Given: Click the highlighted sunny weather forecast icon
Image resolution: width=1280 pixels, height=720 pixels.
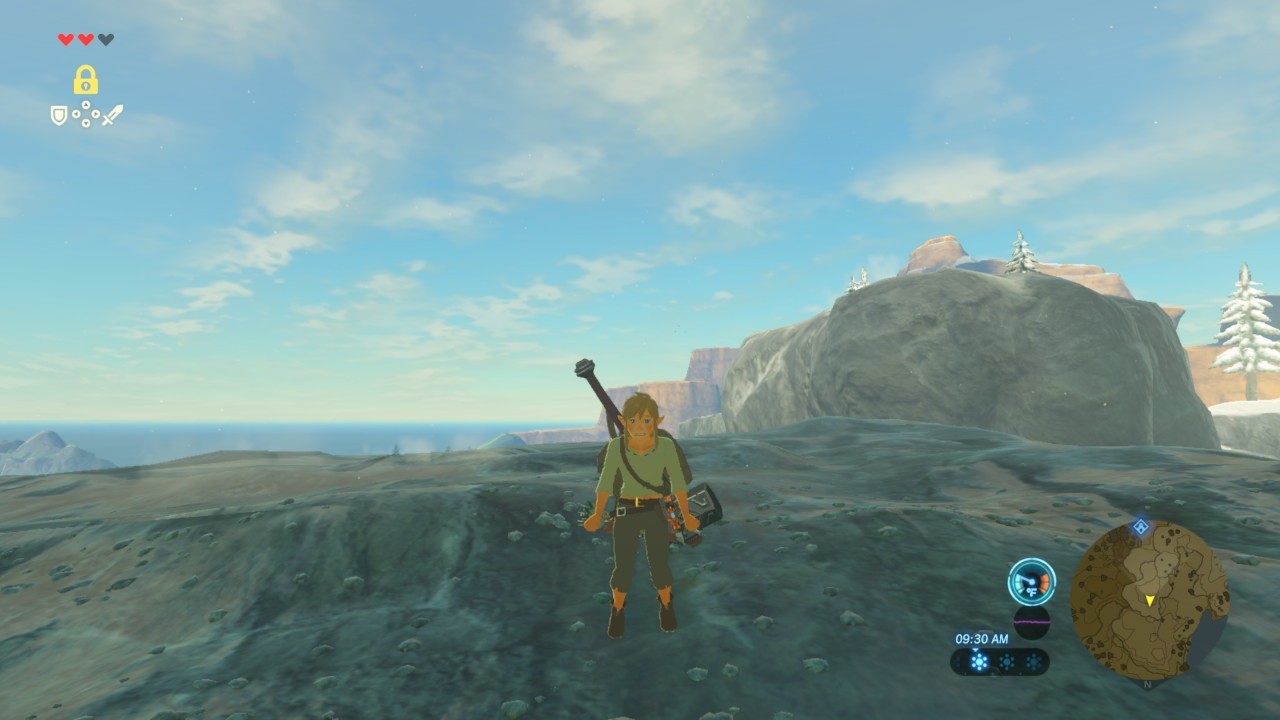Looking at the screenshot, I should click(x=979, y=662).
